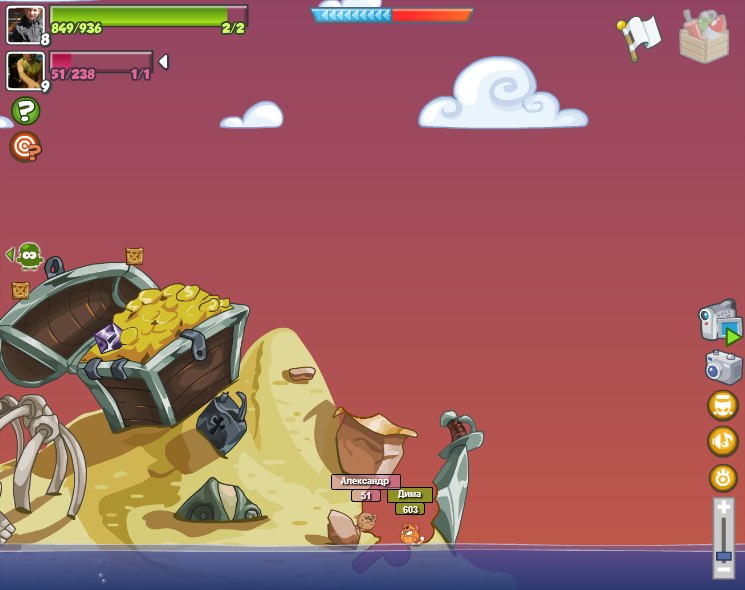Click the off-screen green worm indicator
This screenshot has height=590, width=745.
[28, 256]
